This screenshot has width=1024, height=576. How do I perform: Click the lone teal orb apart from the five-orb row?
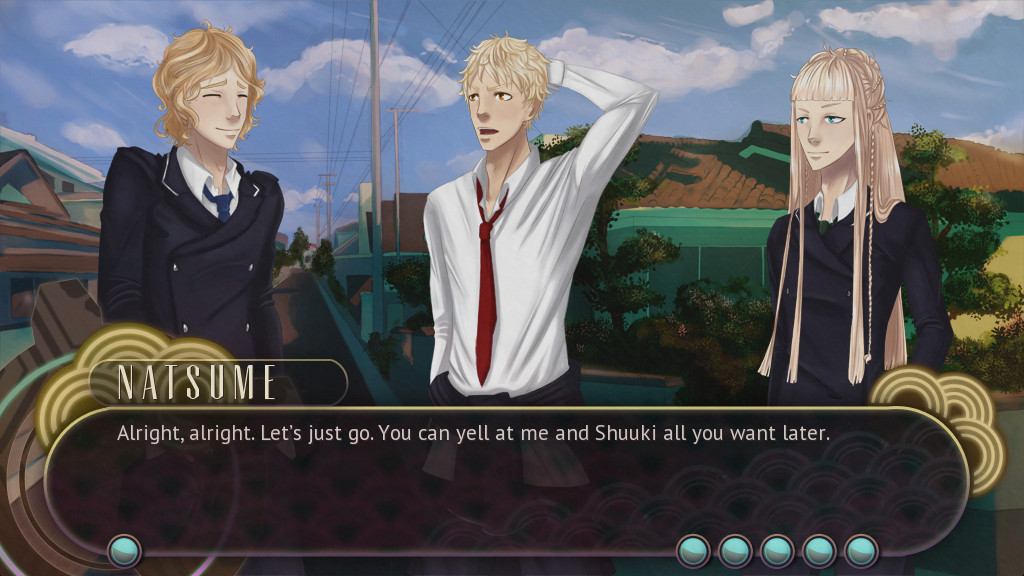(x=125, y=551)
